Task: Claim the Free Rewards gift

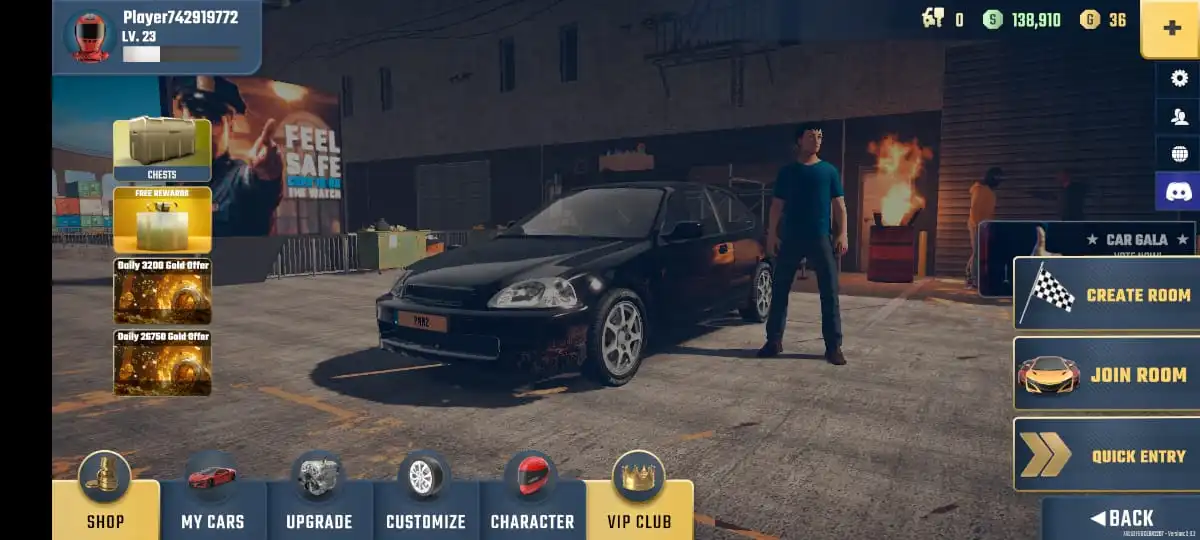Action: (162, 219)
